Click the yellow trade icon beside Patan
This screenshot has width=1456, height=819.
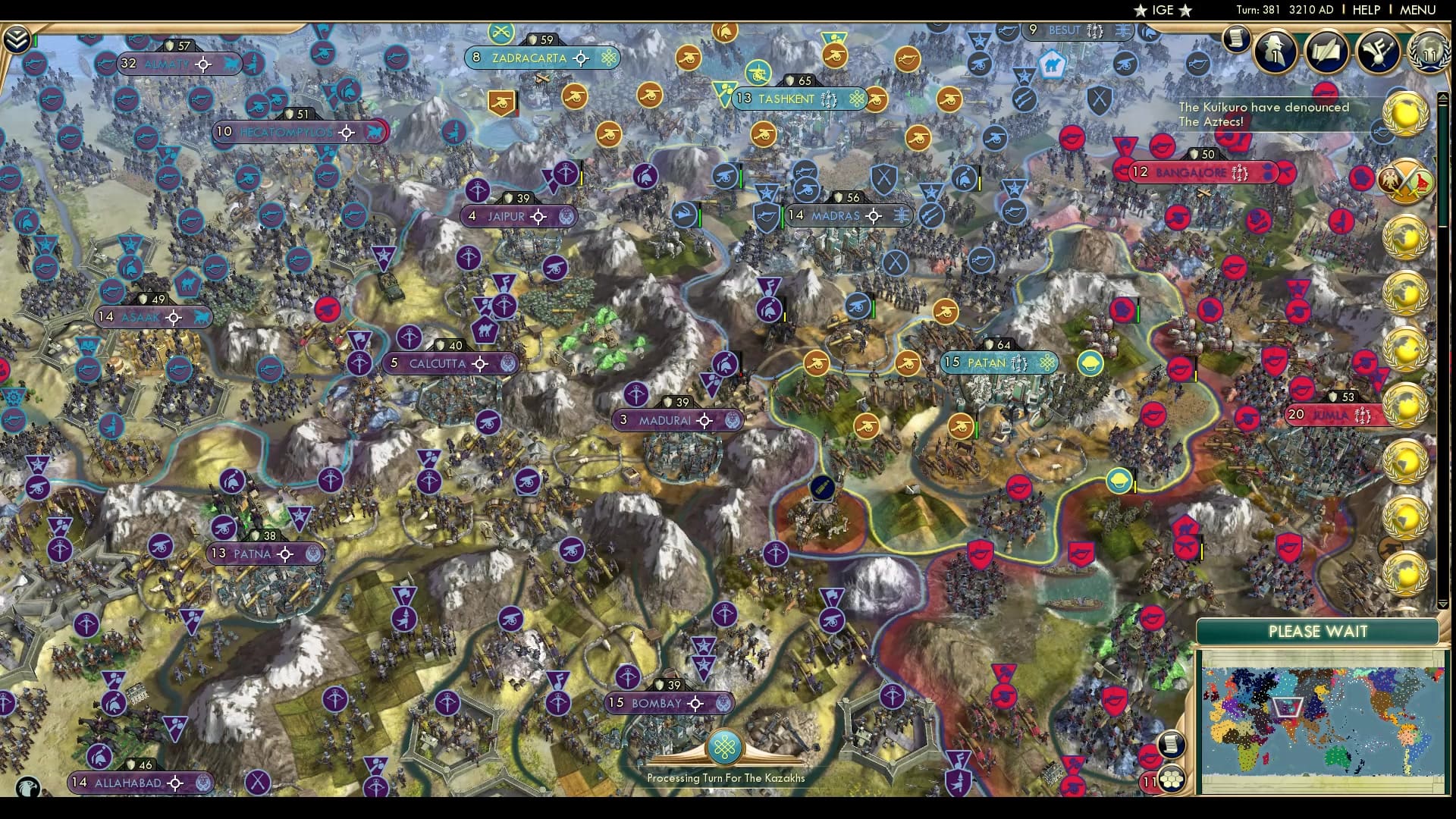(1090, 363)
